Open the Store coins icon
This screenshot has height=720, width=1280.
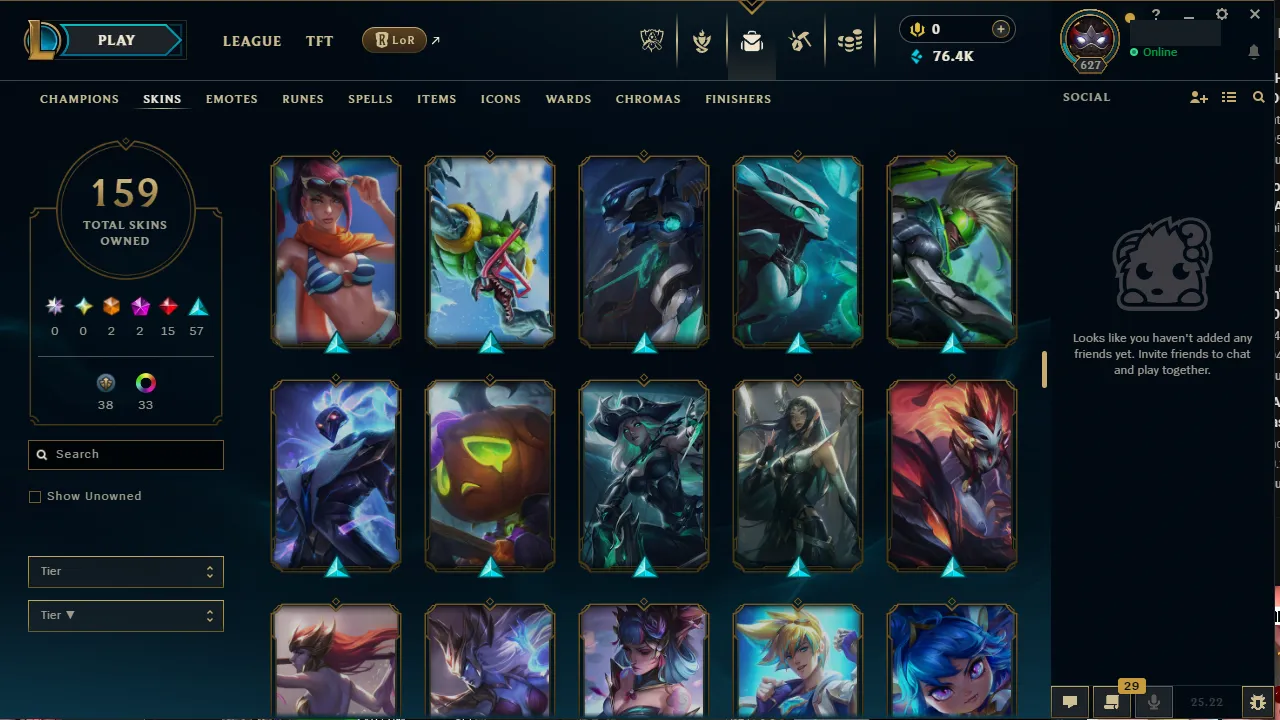point(850,41)
